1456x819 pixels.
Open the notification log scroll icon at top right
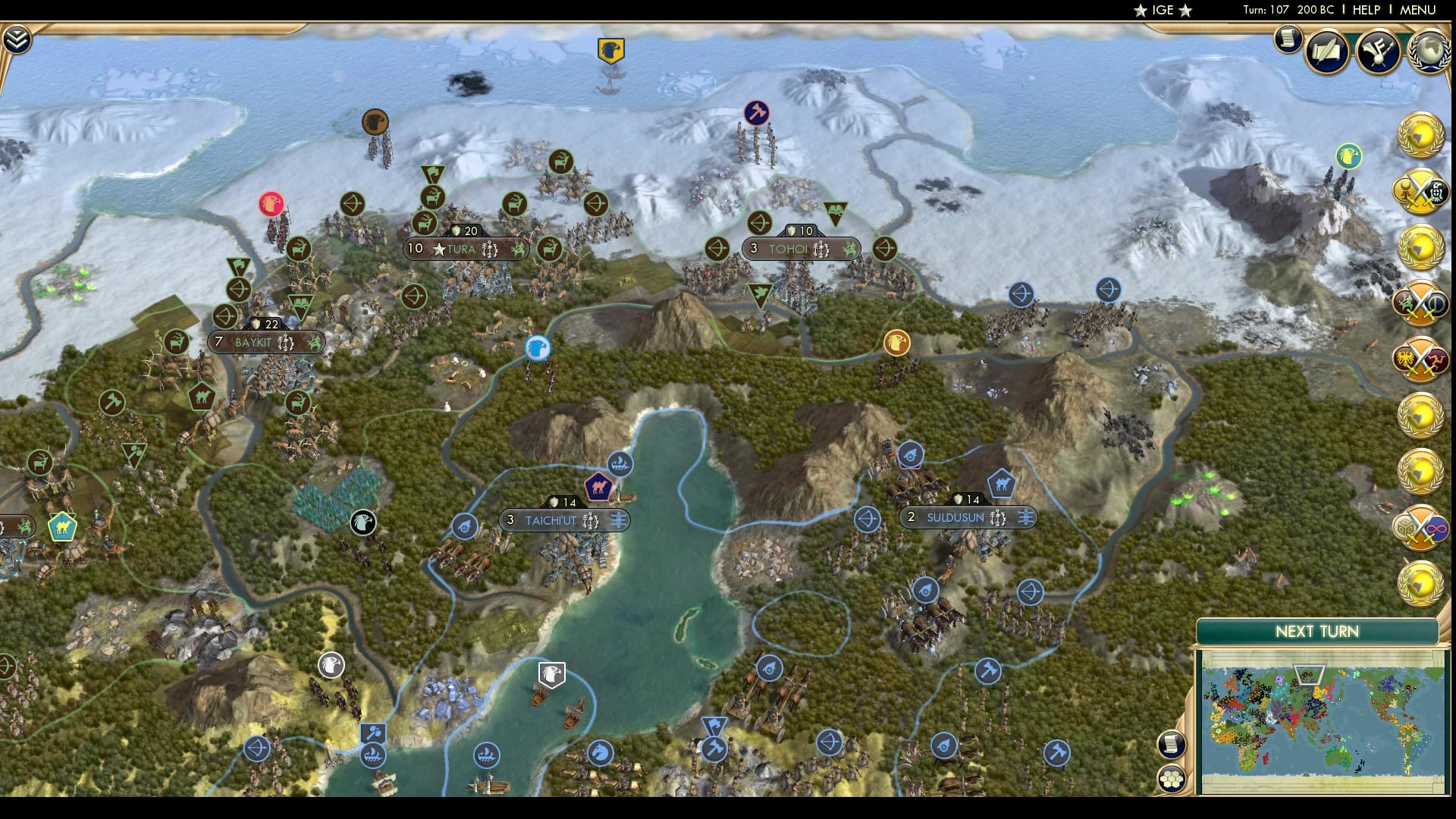click(x=1288, y=39)
